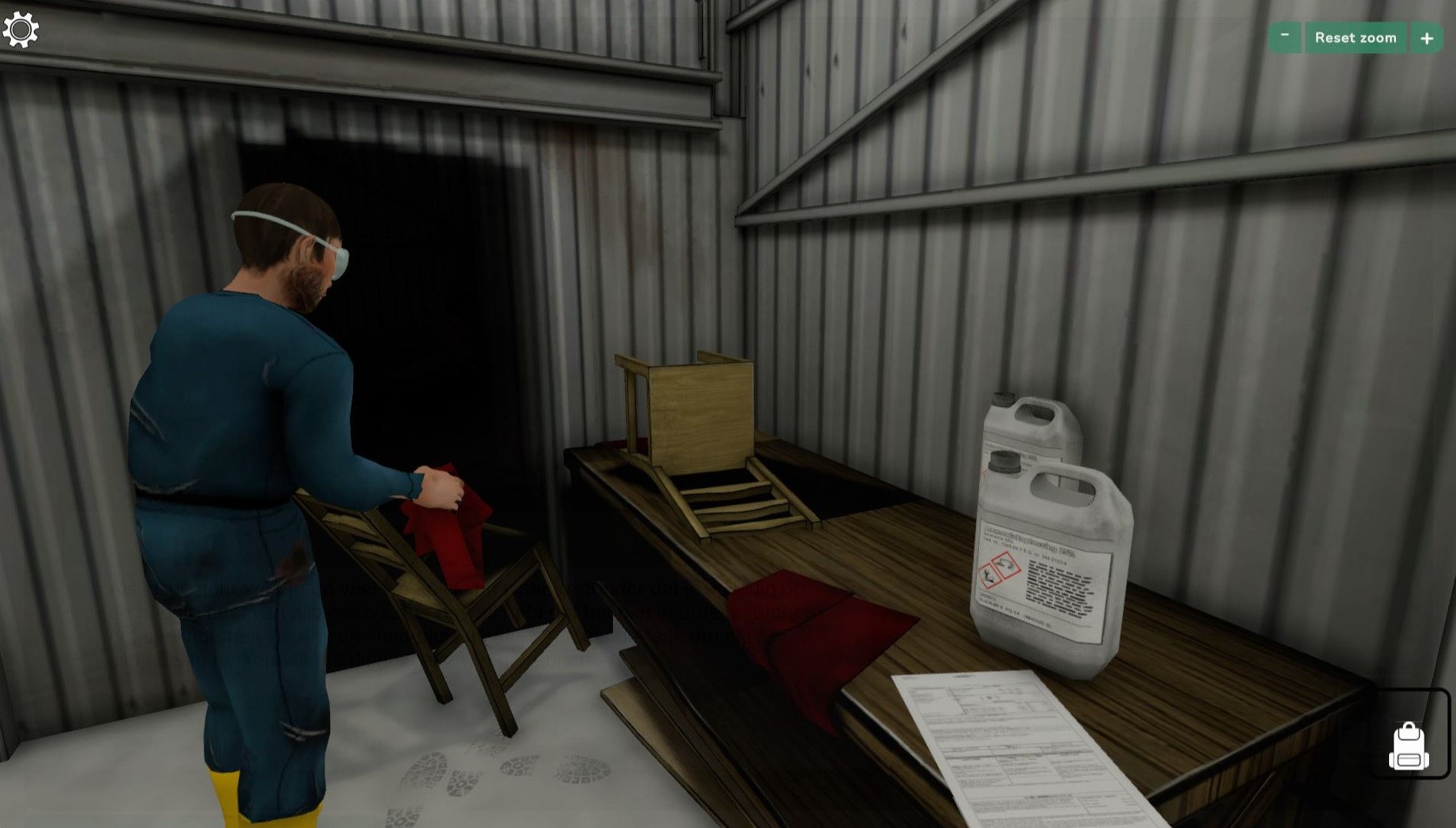Screen dimensions: 1456x828
Task: Zoom out with the minus button
Action: tap(1284, 37)
